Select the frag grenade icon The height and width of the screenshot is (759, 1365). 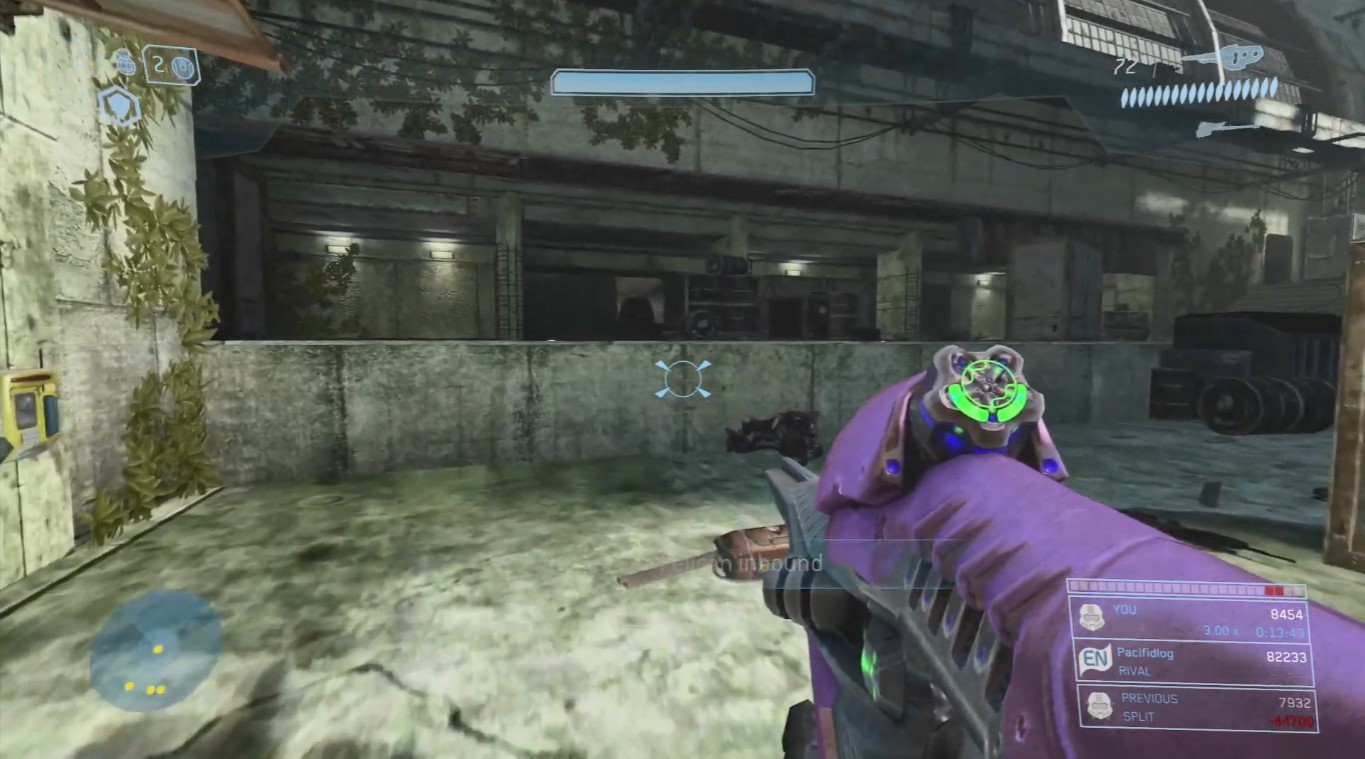coord(125,64)
